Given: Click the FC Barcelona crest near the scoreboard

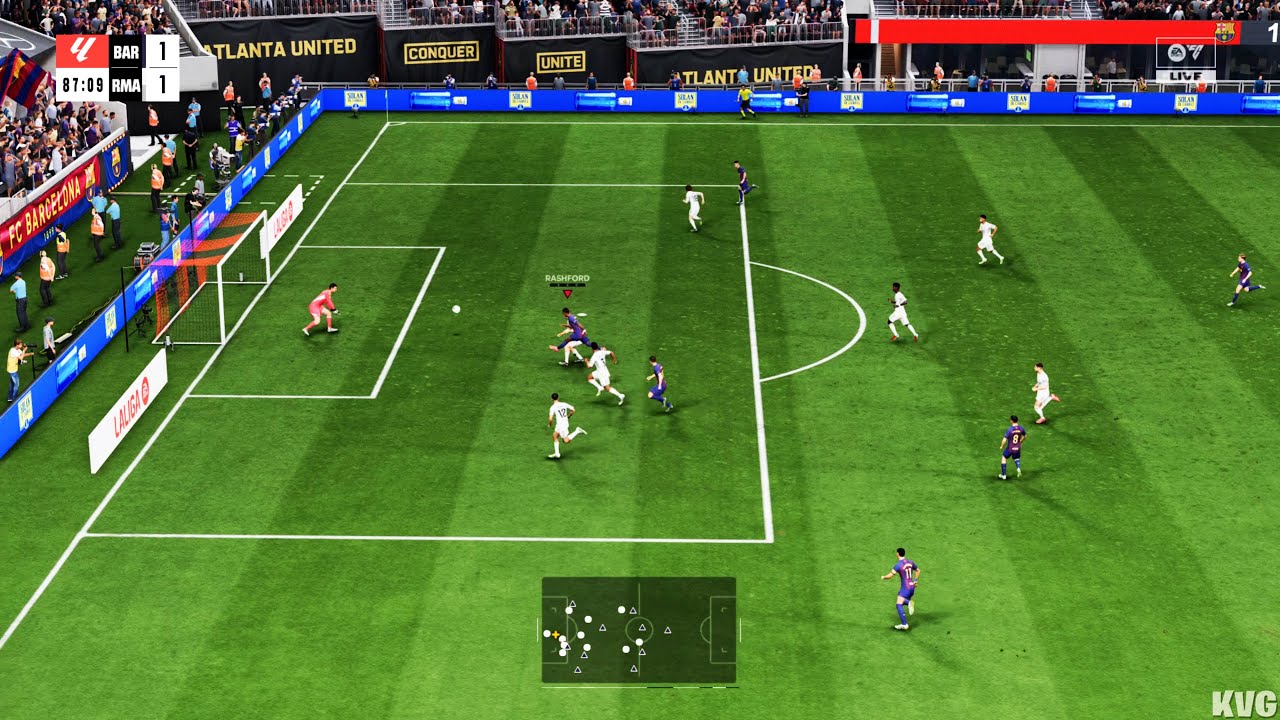Looking at the screenshot, I should (1225, 32).
